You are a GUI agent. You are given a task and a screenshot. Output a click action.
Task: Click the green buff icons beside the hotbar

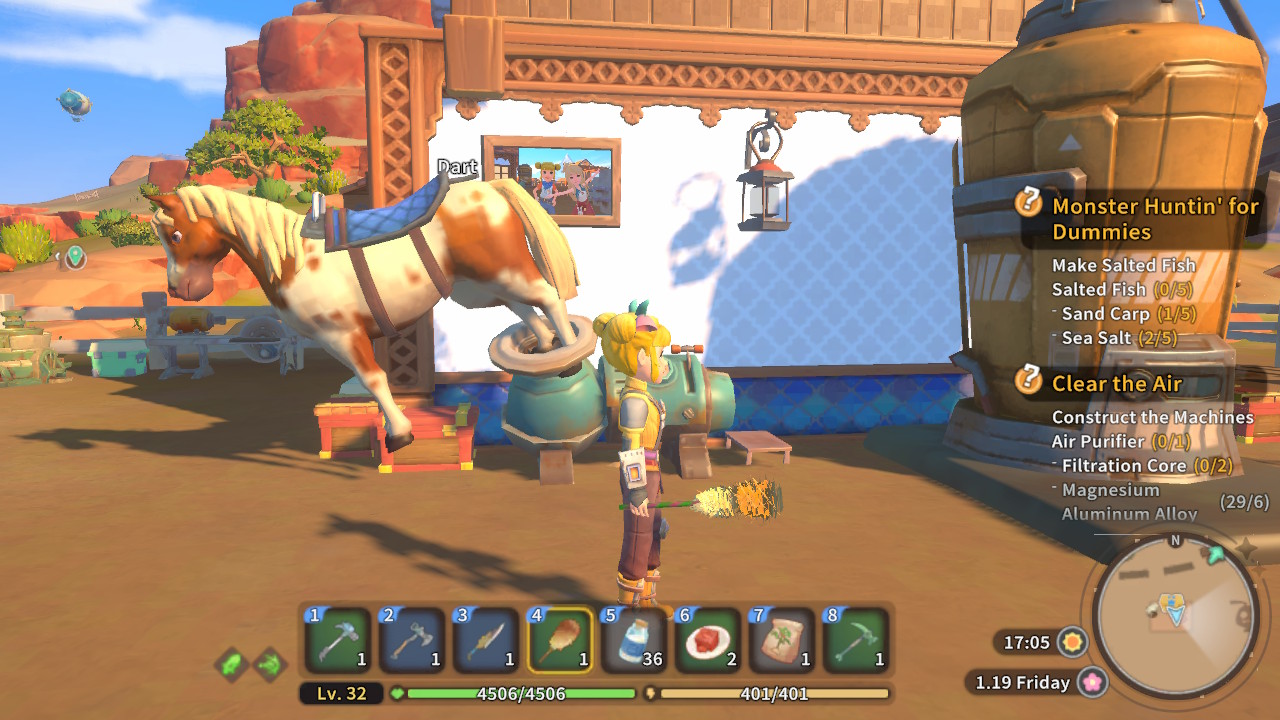click(x=250, y=663)
